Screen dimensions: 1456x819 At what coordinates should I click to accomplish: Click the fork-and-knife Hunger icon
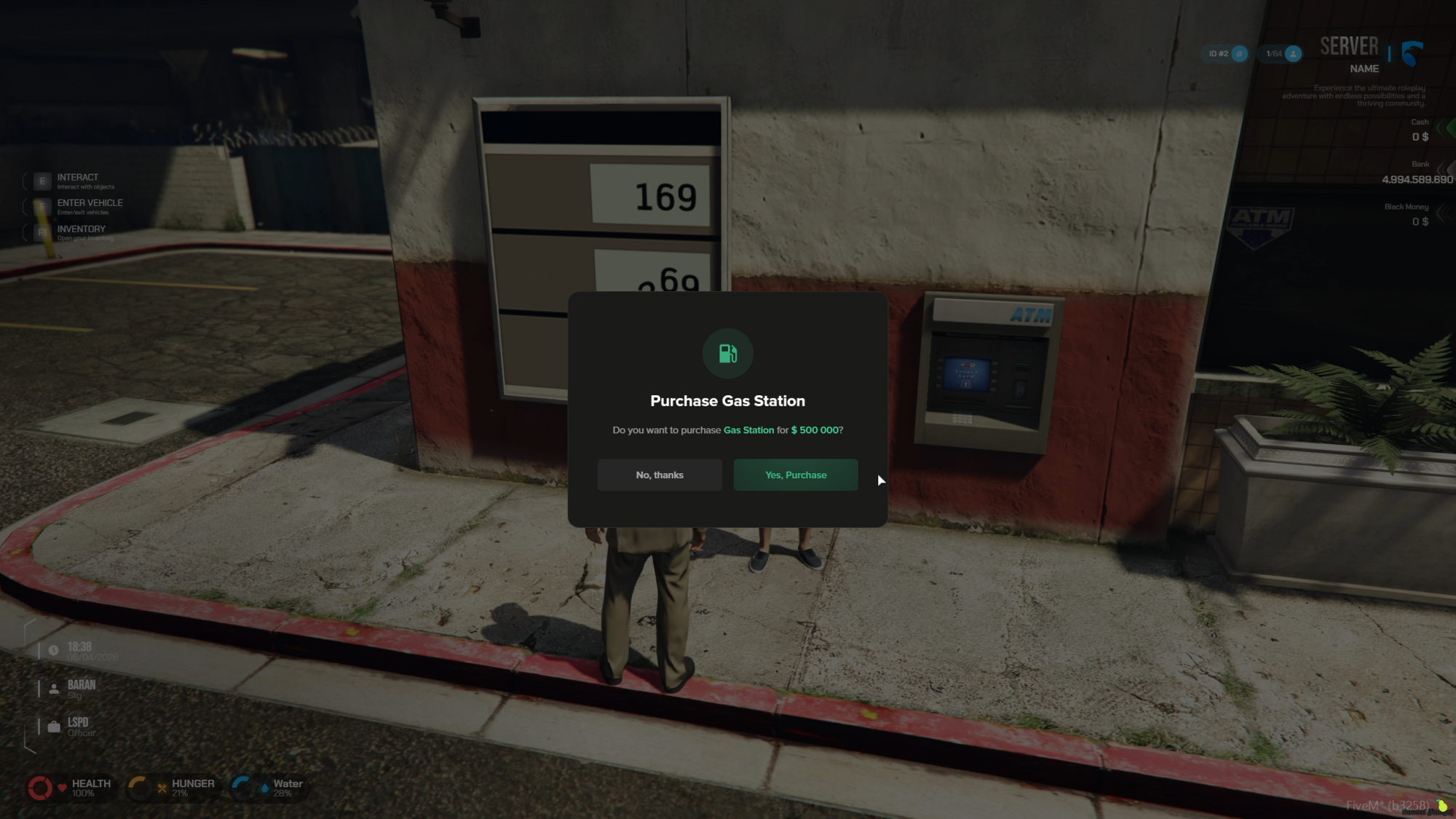pos(162,786)
